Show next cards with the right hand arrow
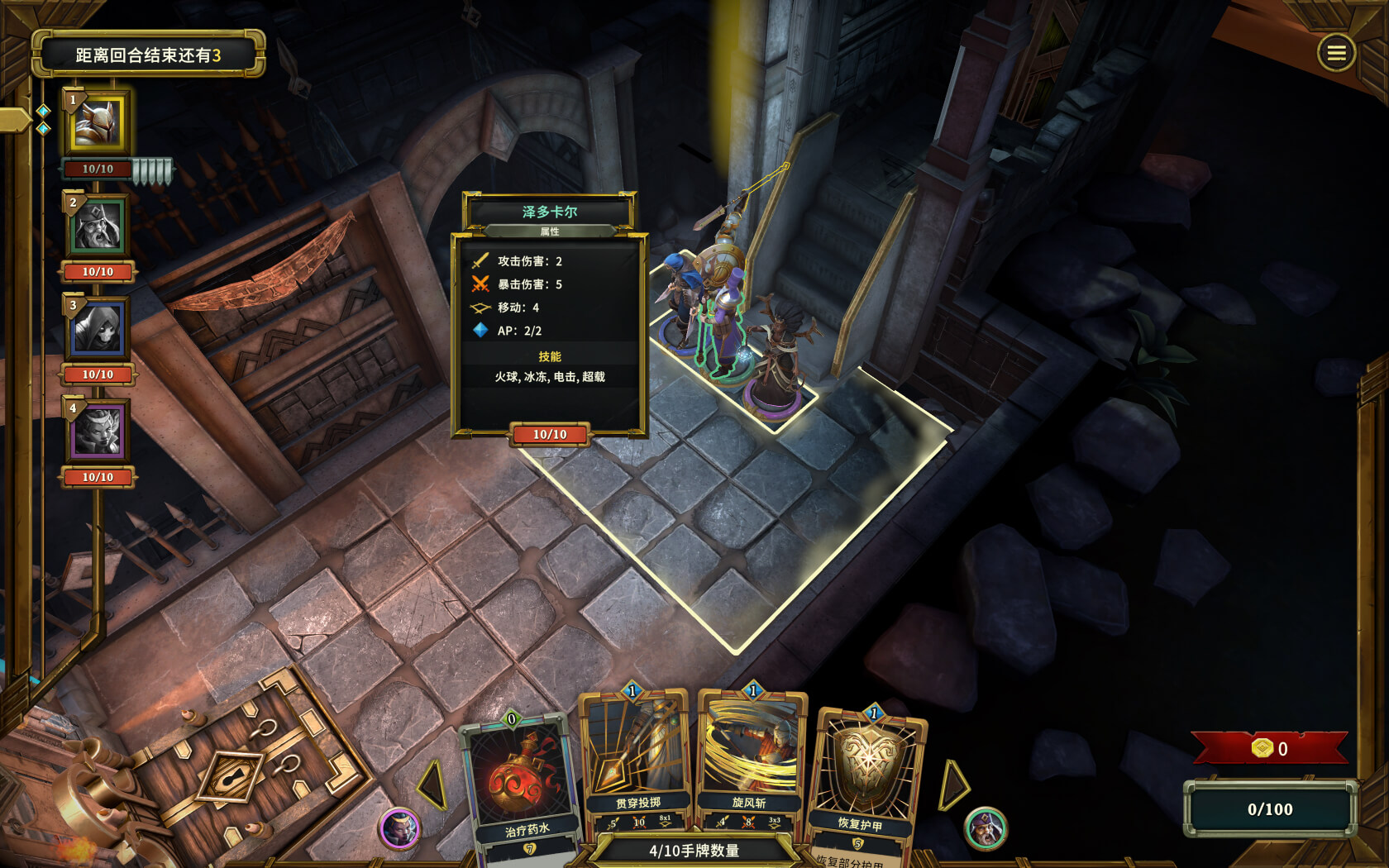This screenshot has height=868, width=1389. (x=952, y=785)
